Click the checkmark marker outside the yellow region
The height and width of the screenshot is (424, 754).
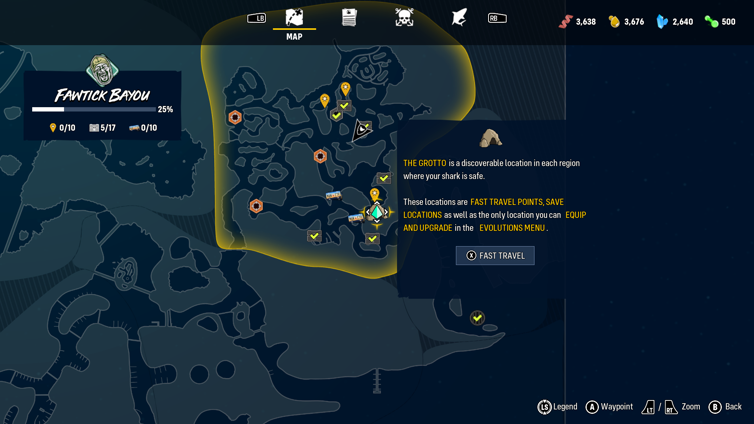tap(477, 318)
